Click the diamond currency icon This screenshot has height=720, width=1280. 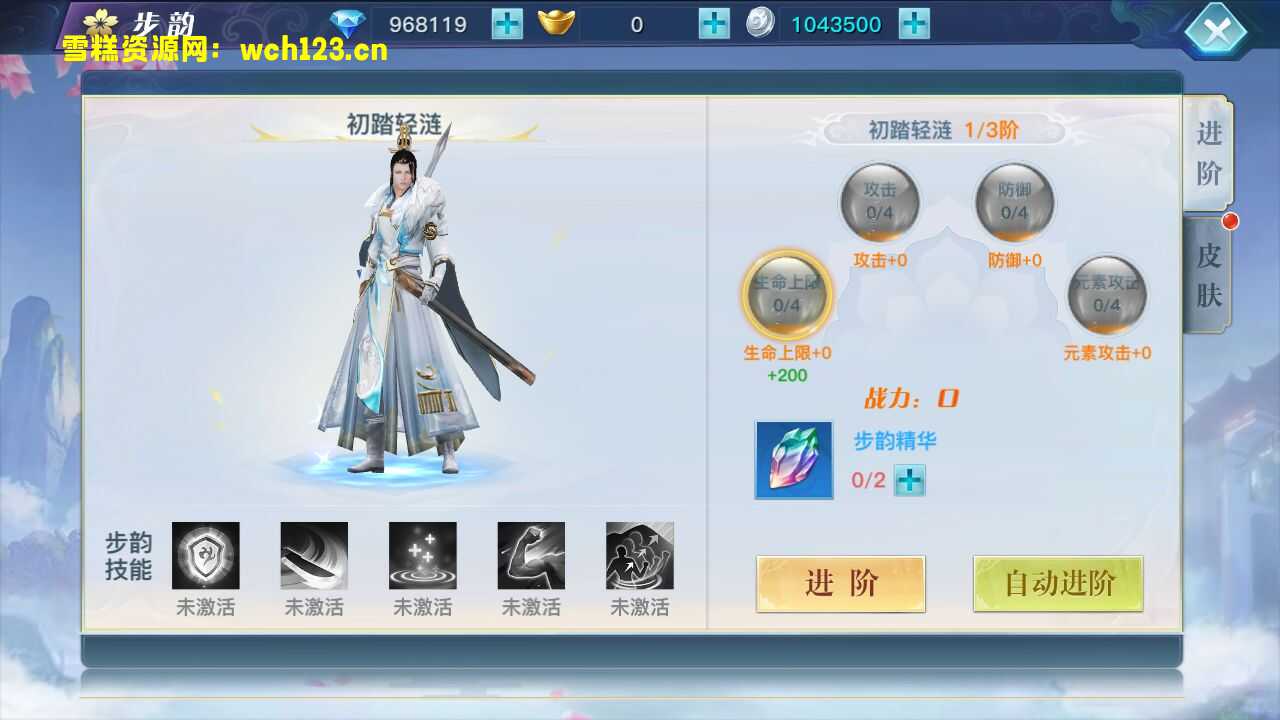pos(349,22)
